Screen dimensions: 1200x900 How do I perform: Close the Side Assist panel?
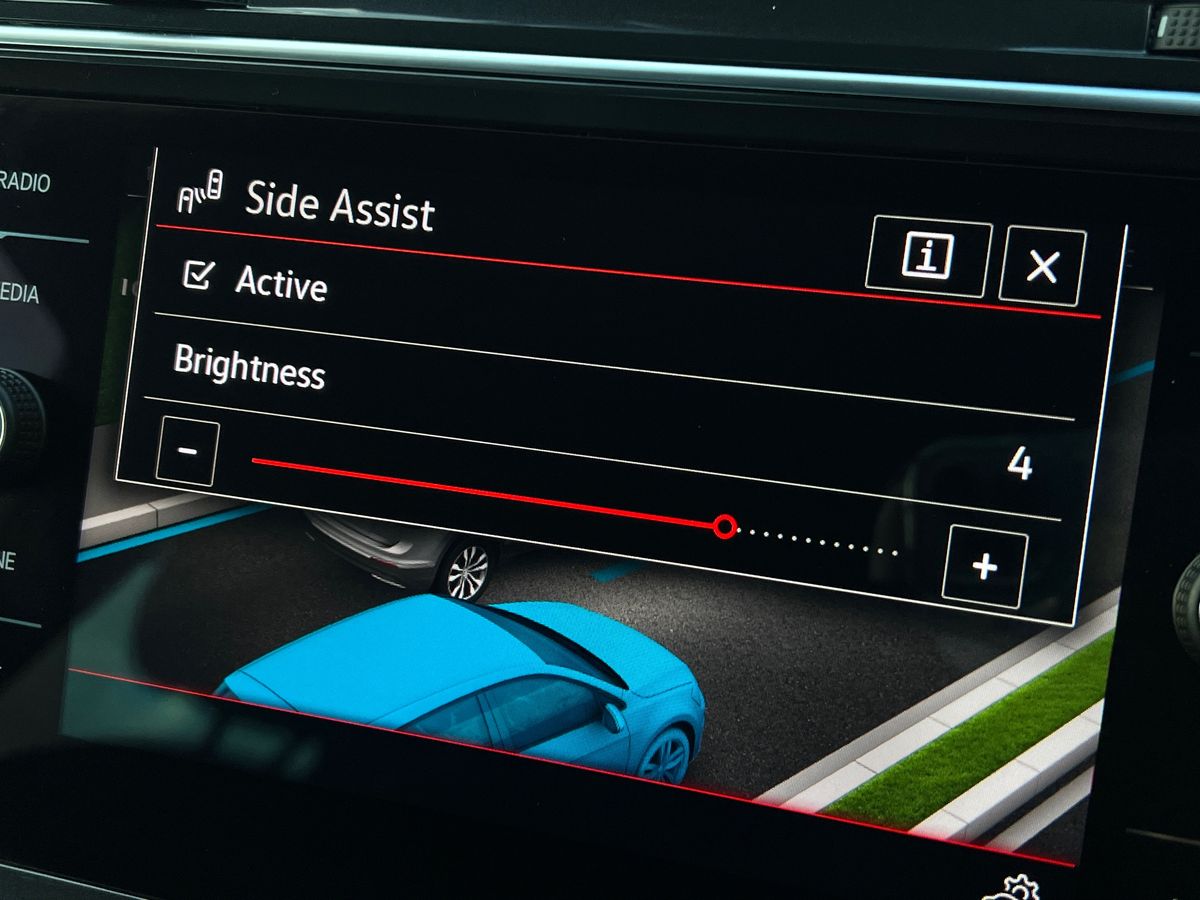[1041, 266]
